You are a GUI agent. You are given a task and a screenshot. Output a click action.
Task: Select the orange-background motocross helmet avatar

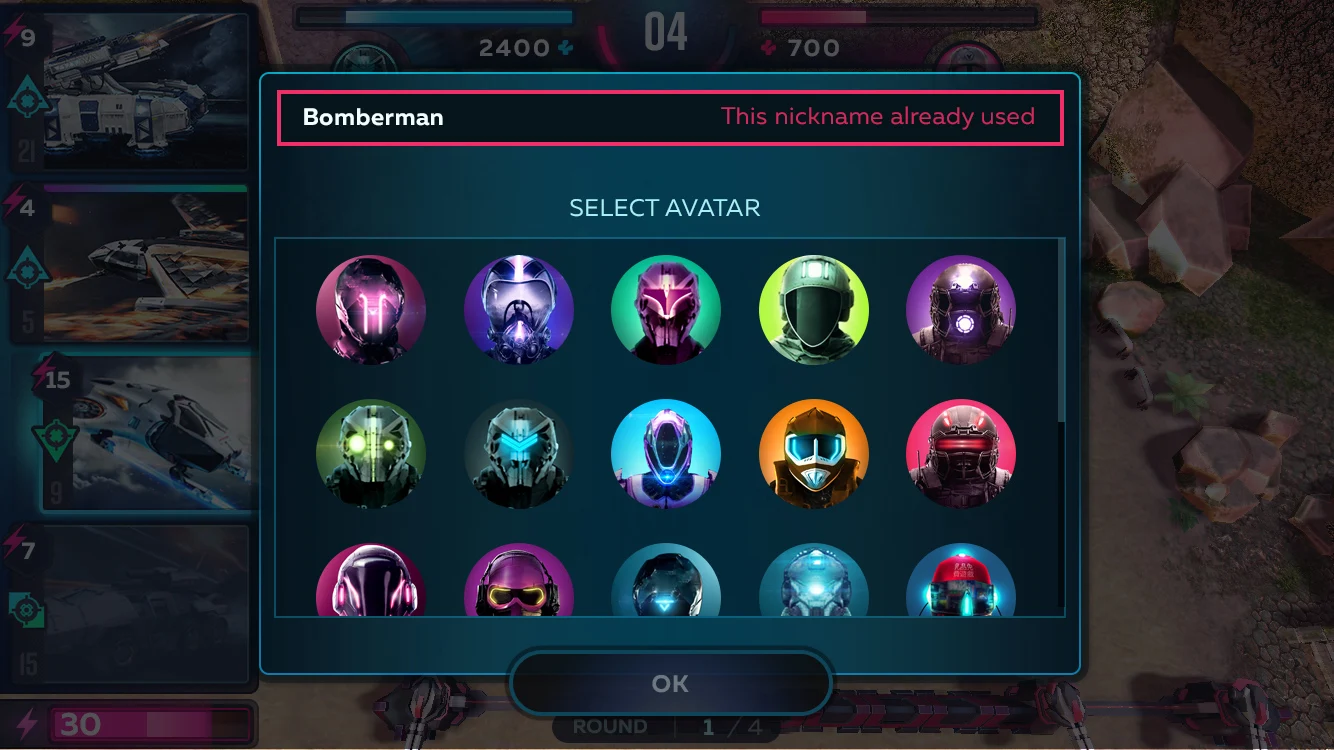pos(814,456)
